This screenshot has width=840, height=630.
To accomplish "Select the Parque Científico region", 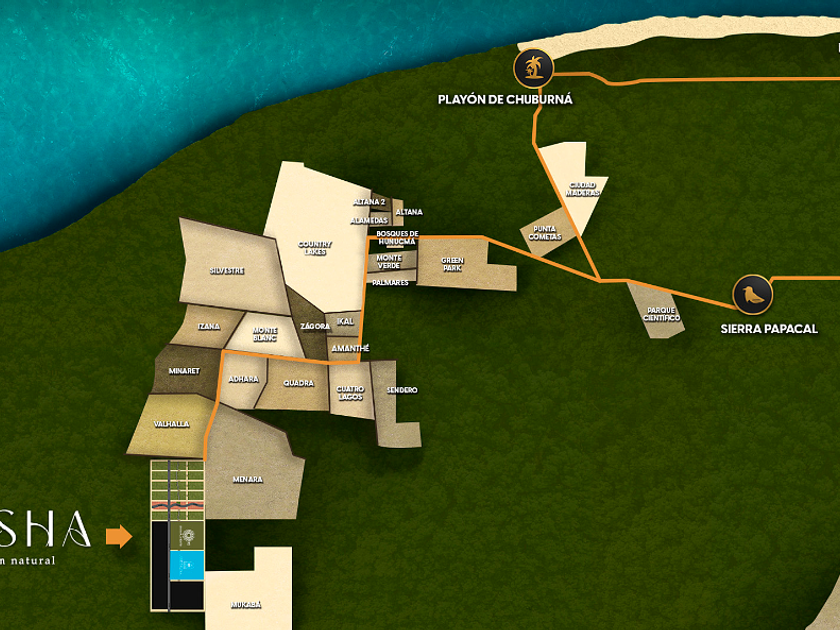I will click(660, 312).
